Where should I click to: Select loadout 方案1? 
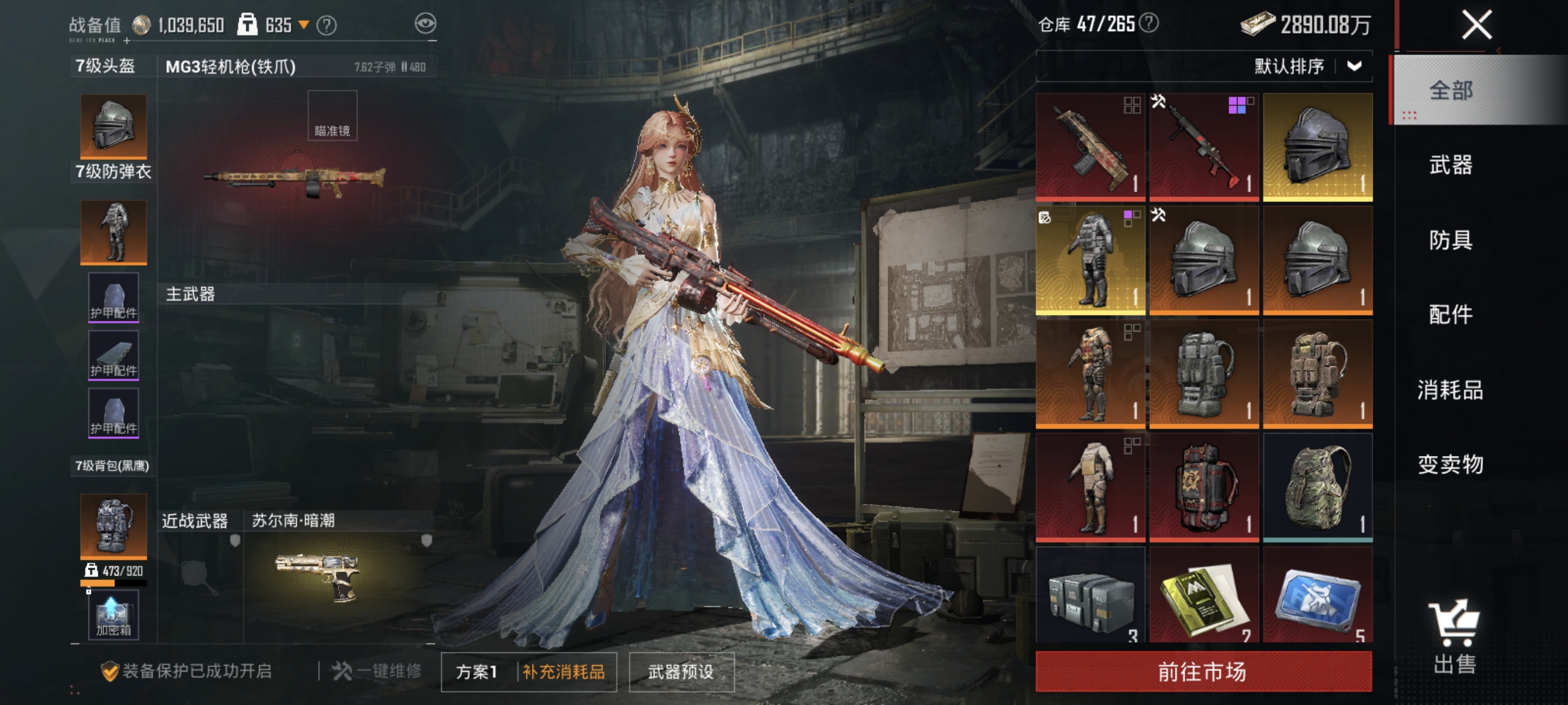coord(476,671)
